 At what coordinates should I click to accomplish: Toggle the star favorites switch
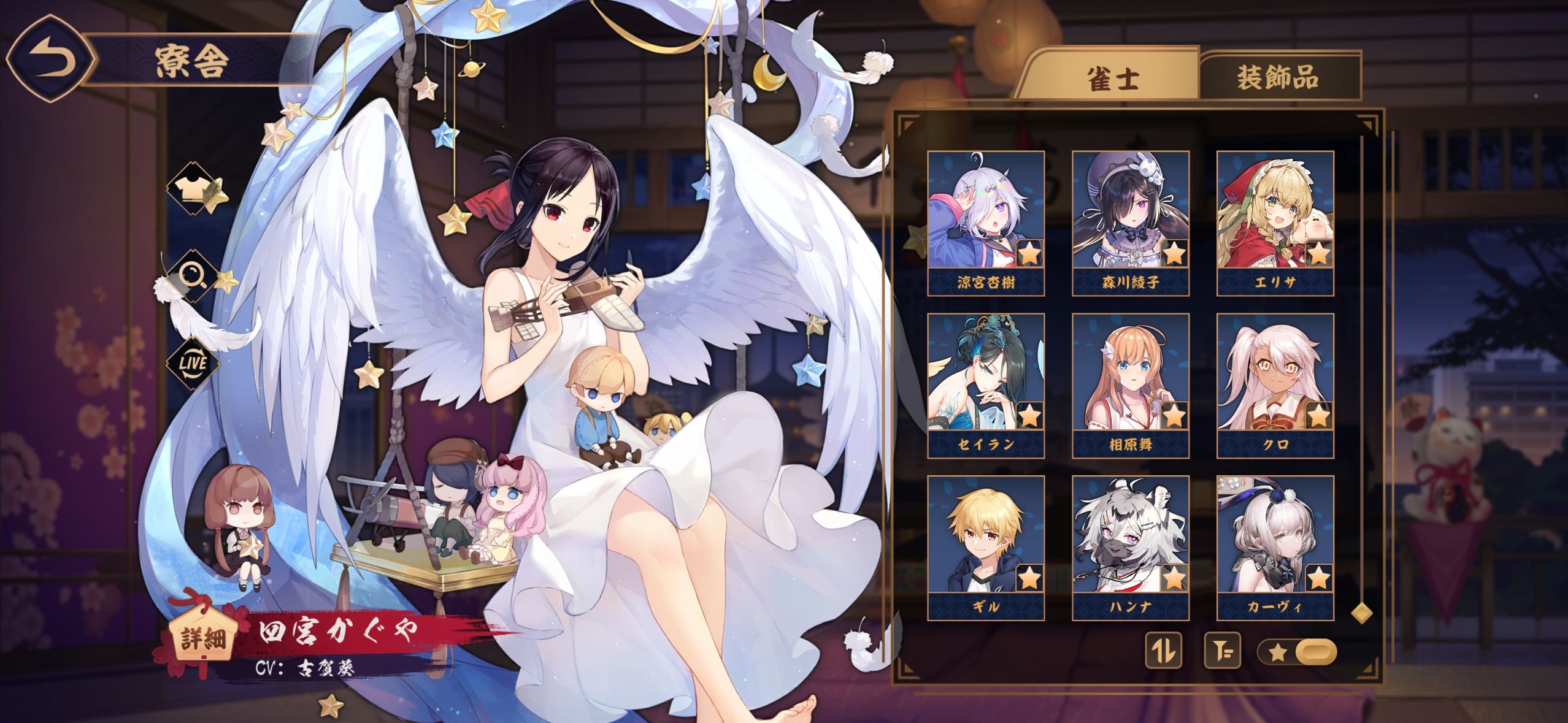(x=1296, y=652)
